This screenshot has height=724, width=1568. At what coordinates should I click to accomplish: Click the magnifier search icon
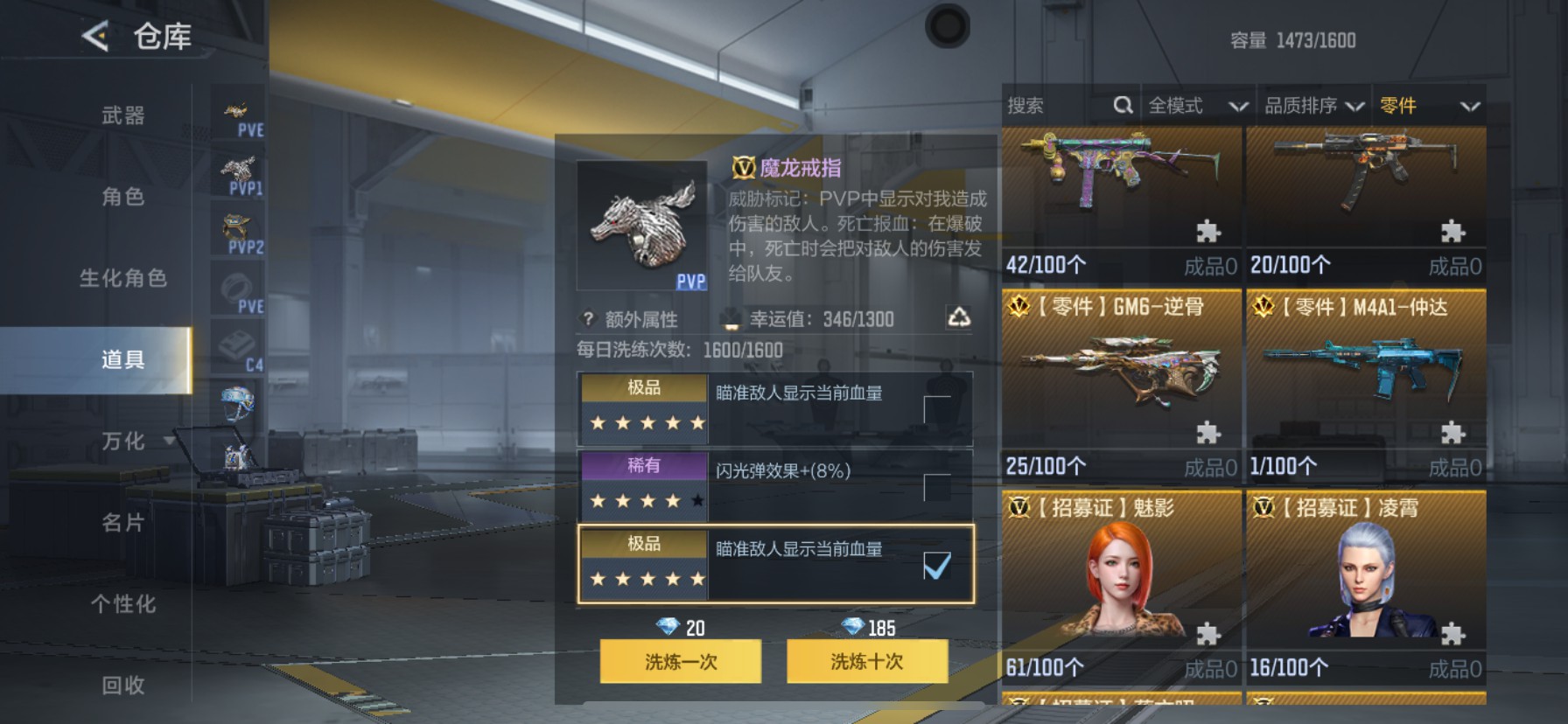[x=1124, y=105]
